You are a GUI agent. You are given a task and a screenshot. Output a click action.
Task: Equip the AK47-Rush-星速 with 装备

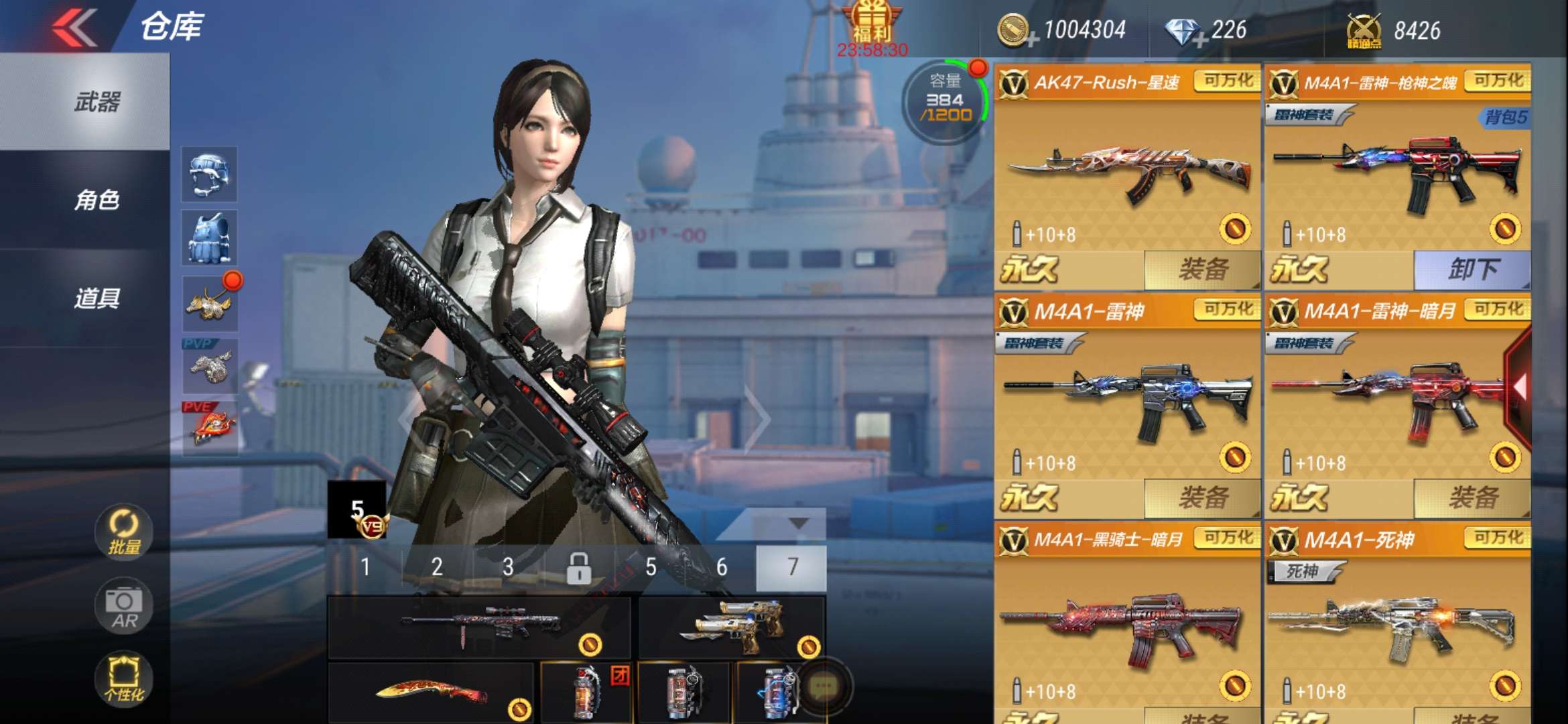point(1202,269)
